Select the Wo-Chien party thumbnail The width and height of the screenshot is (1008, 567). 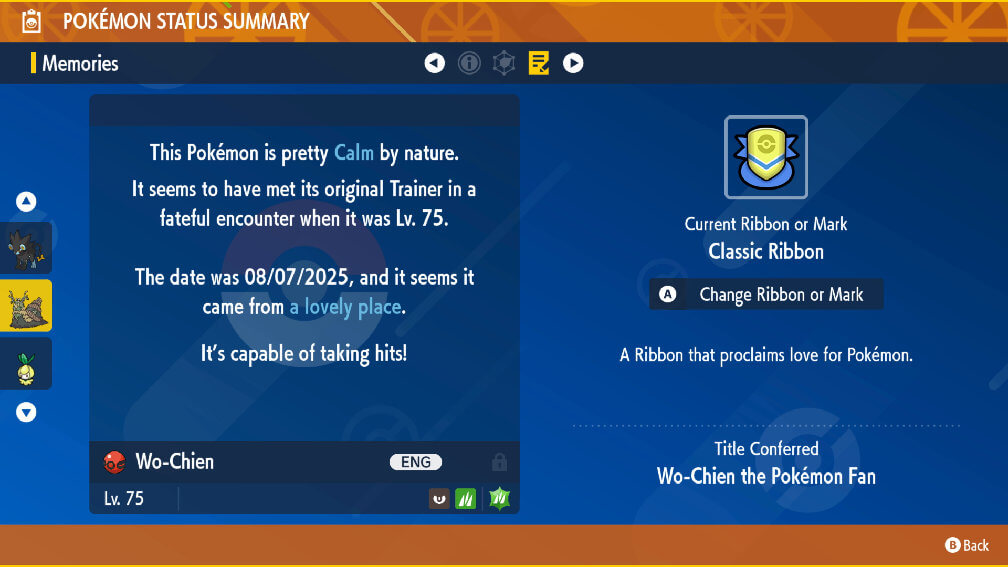tap(26, 305)
